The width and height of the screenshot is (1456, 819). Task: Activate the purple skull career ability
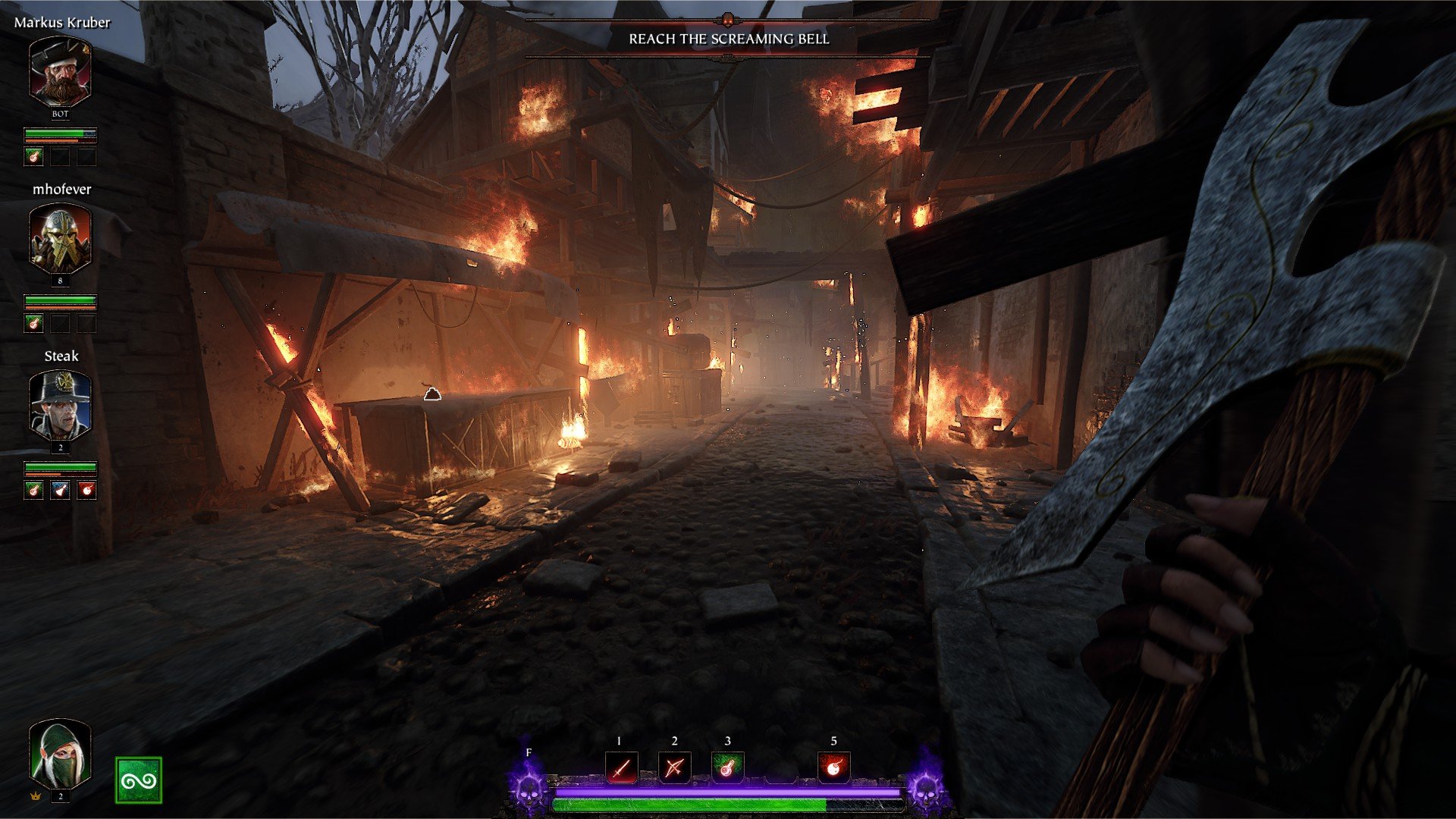click(528, 787)
